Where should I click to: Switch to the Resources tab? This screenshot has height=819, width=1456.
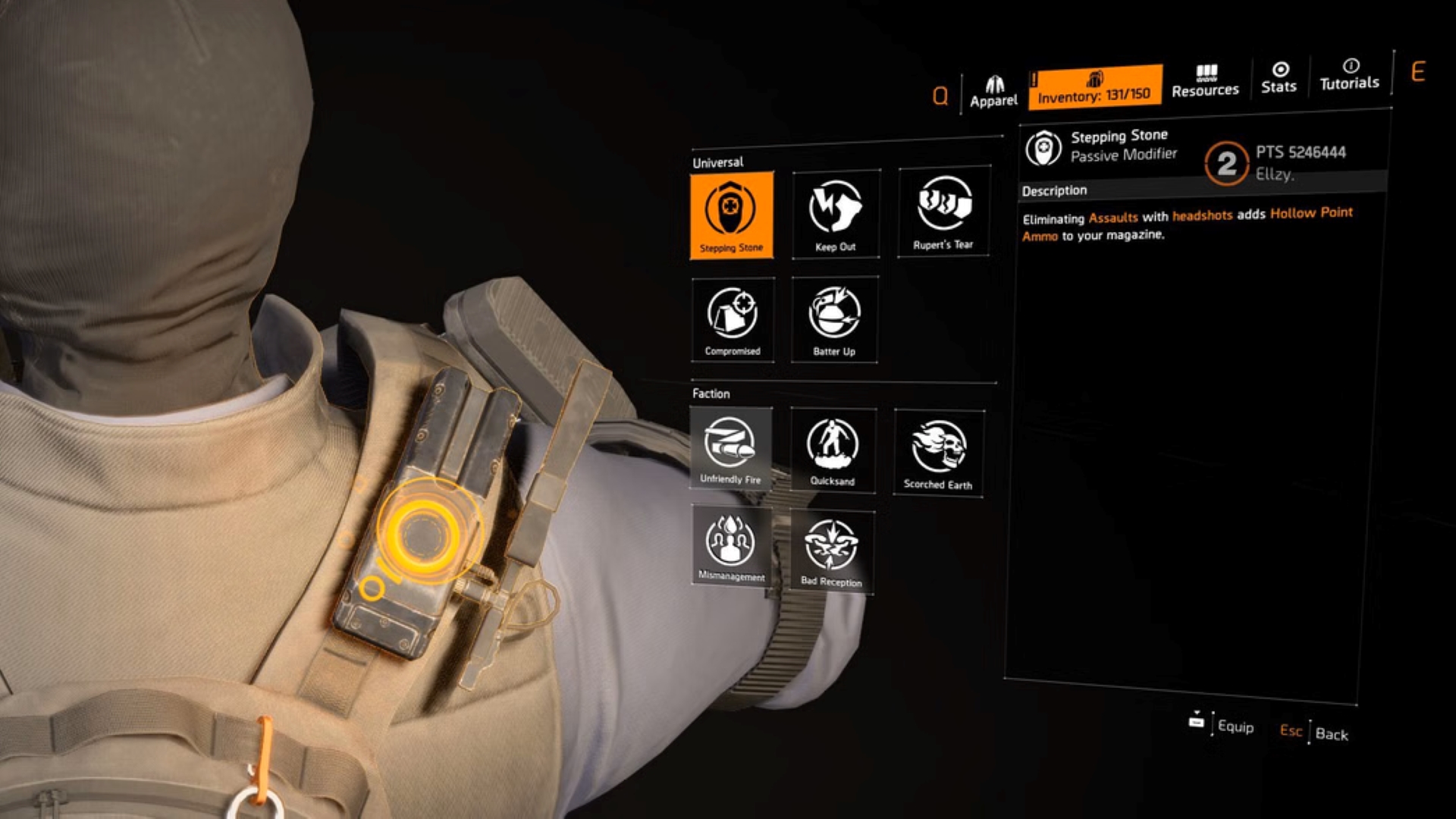(1205, 82)
